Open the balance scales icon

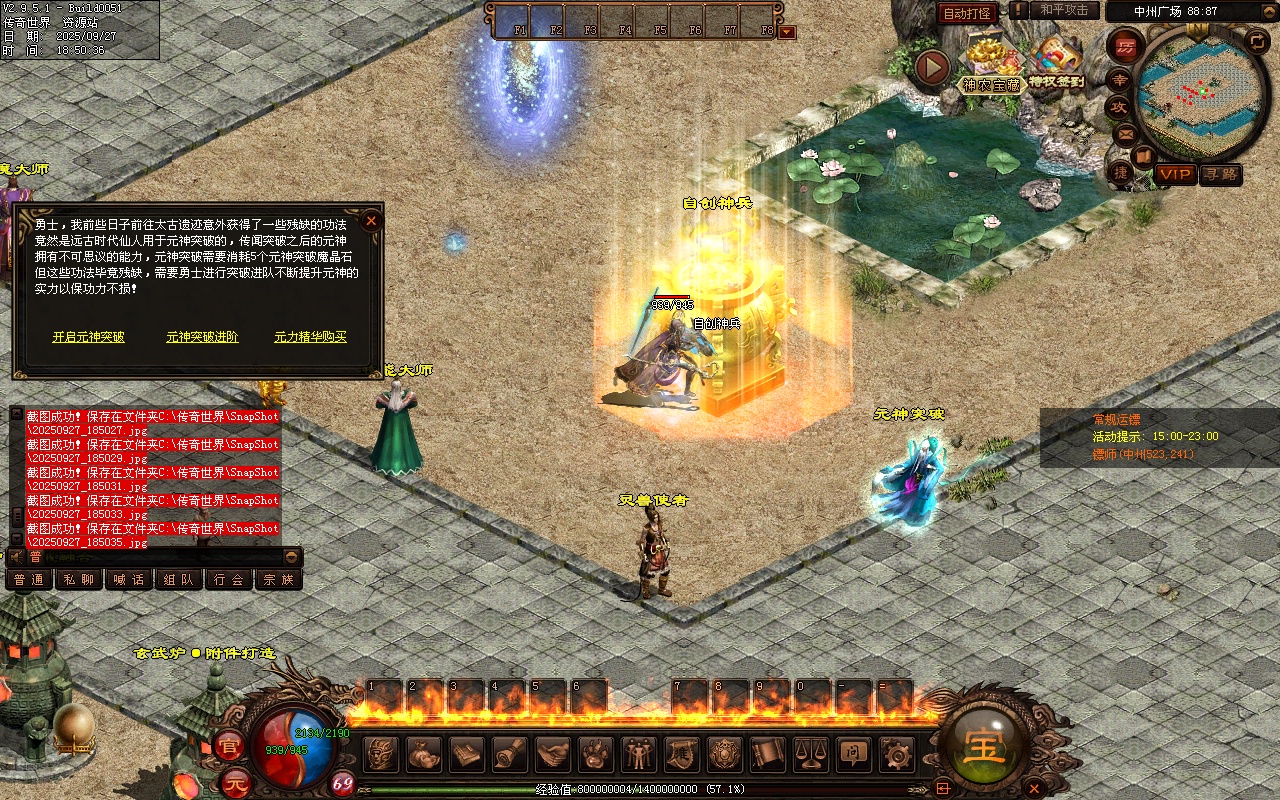tap(810, 754)
